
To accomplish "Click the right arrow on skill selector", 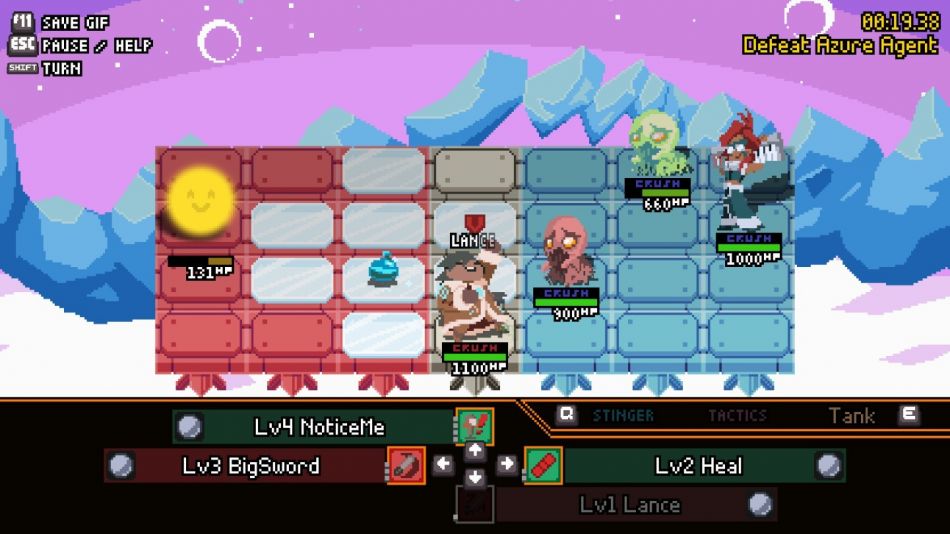I will coord(506,464).
